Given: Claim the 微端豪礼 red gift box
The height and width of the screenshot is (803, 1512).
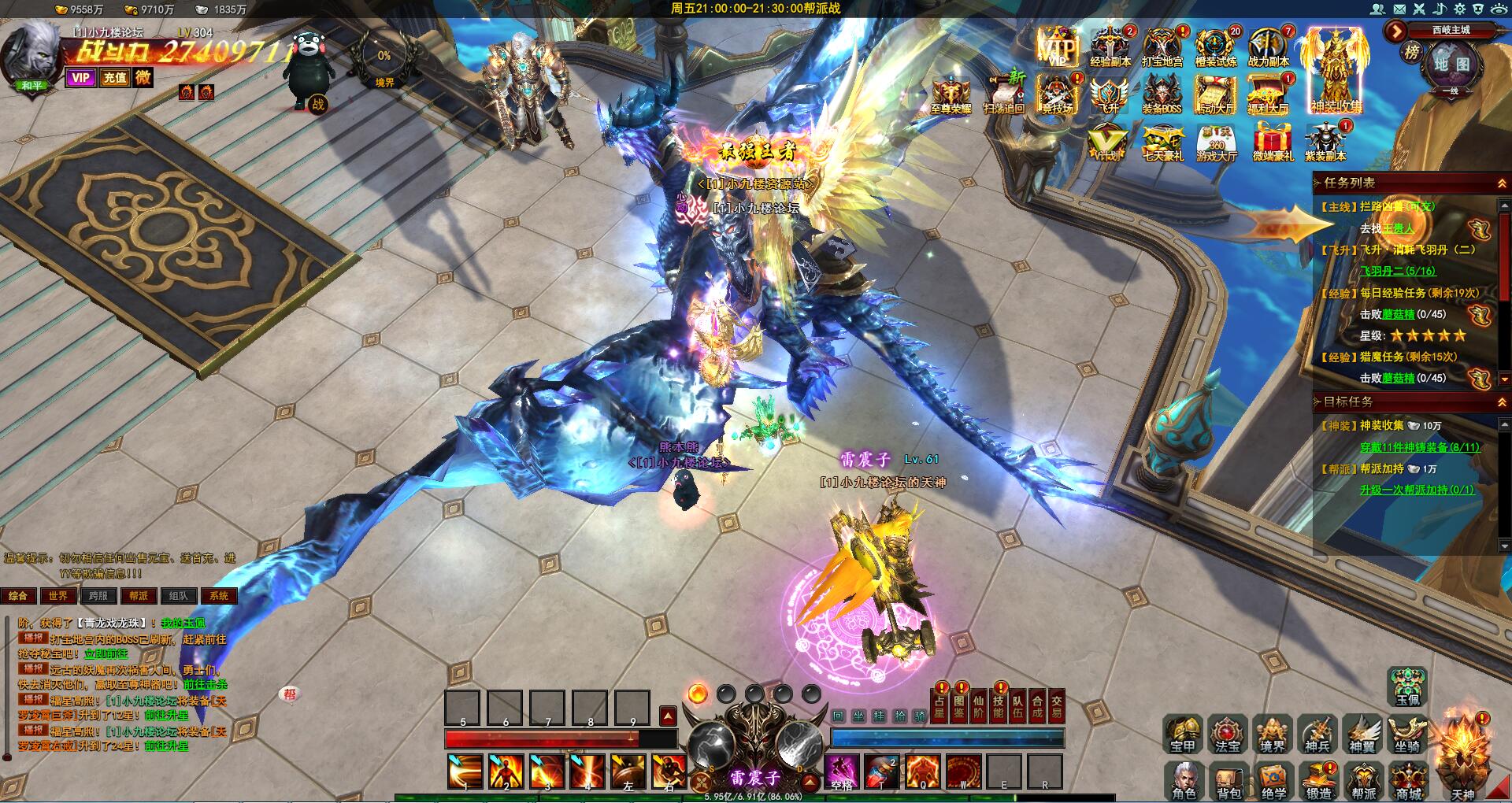Looking at the screenshot, I should 1273,142.
